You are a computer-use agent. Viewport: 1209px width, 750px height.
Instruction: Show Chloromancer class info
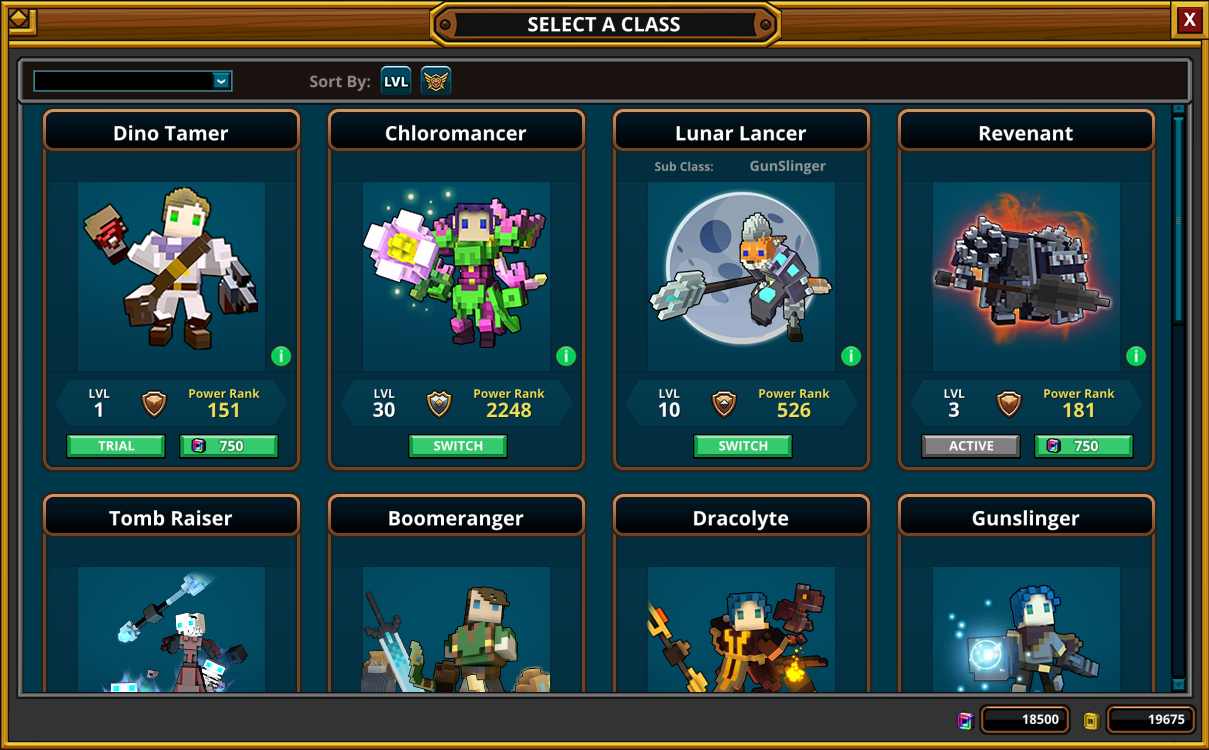[566, 356]
